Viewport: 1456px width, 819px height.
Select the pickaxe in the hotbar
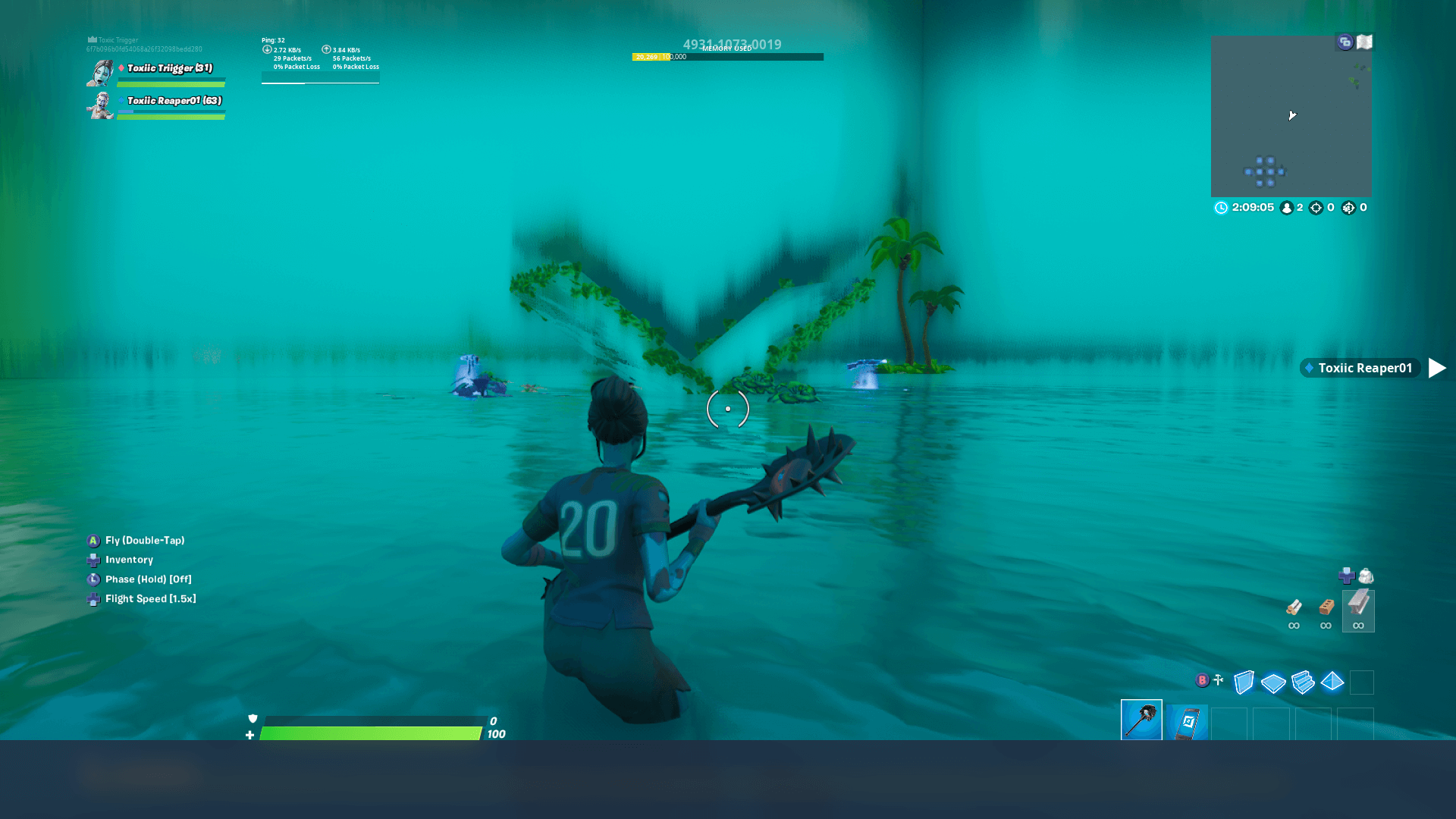tap(1141, 720)
